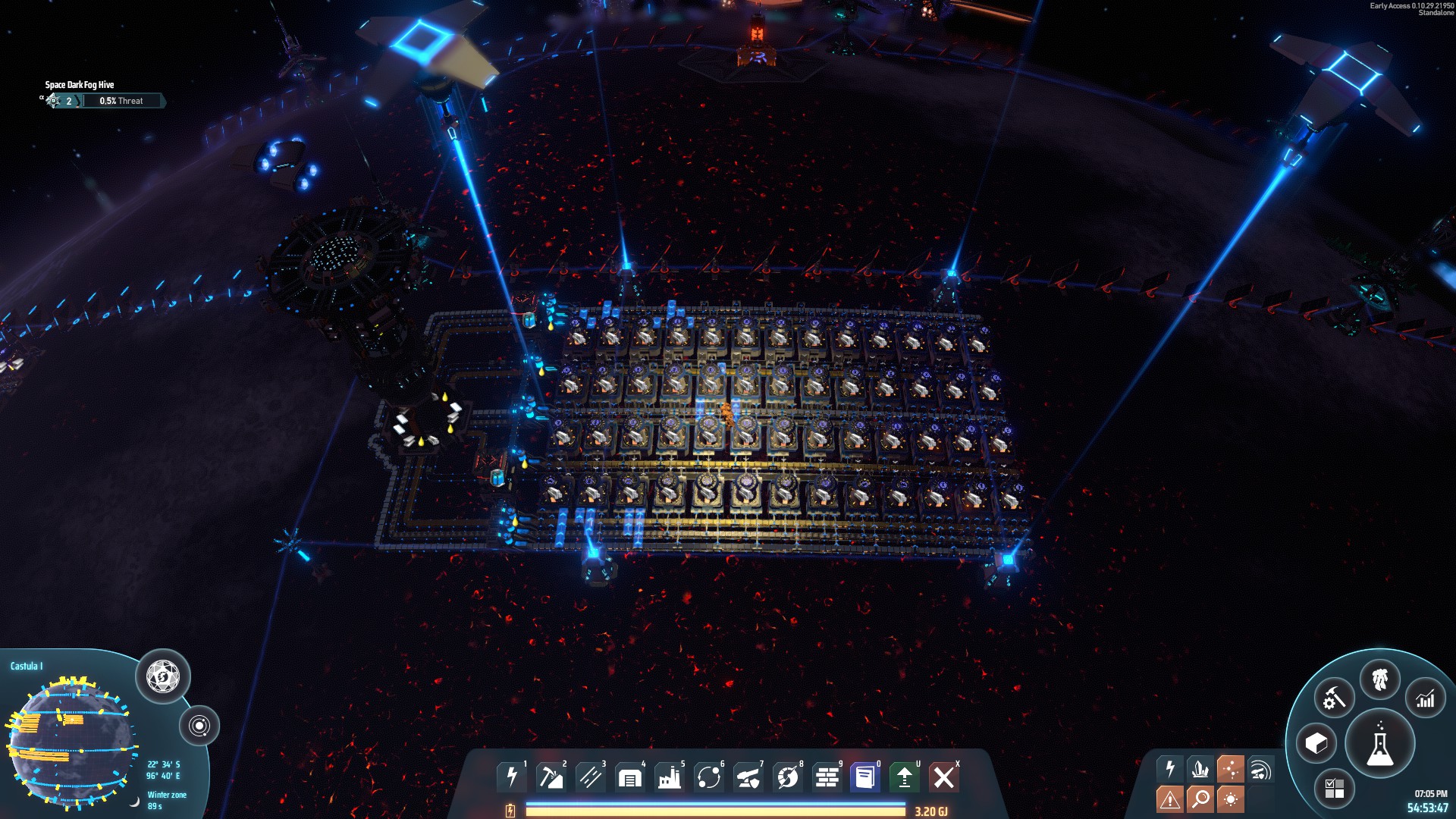Open the star system map view
1456x819 pixels.
pos(199,726)
